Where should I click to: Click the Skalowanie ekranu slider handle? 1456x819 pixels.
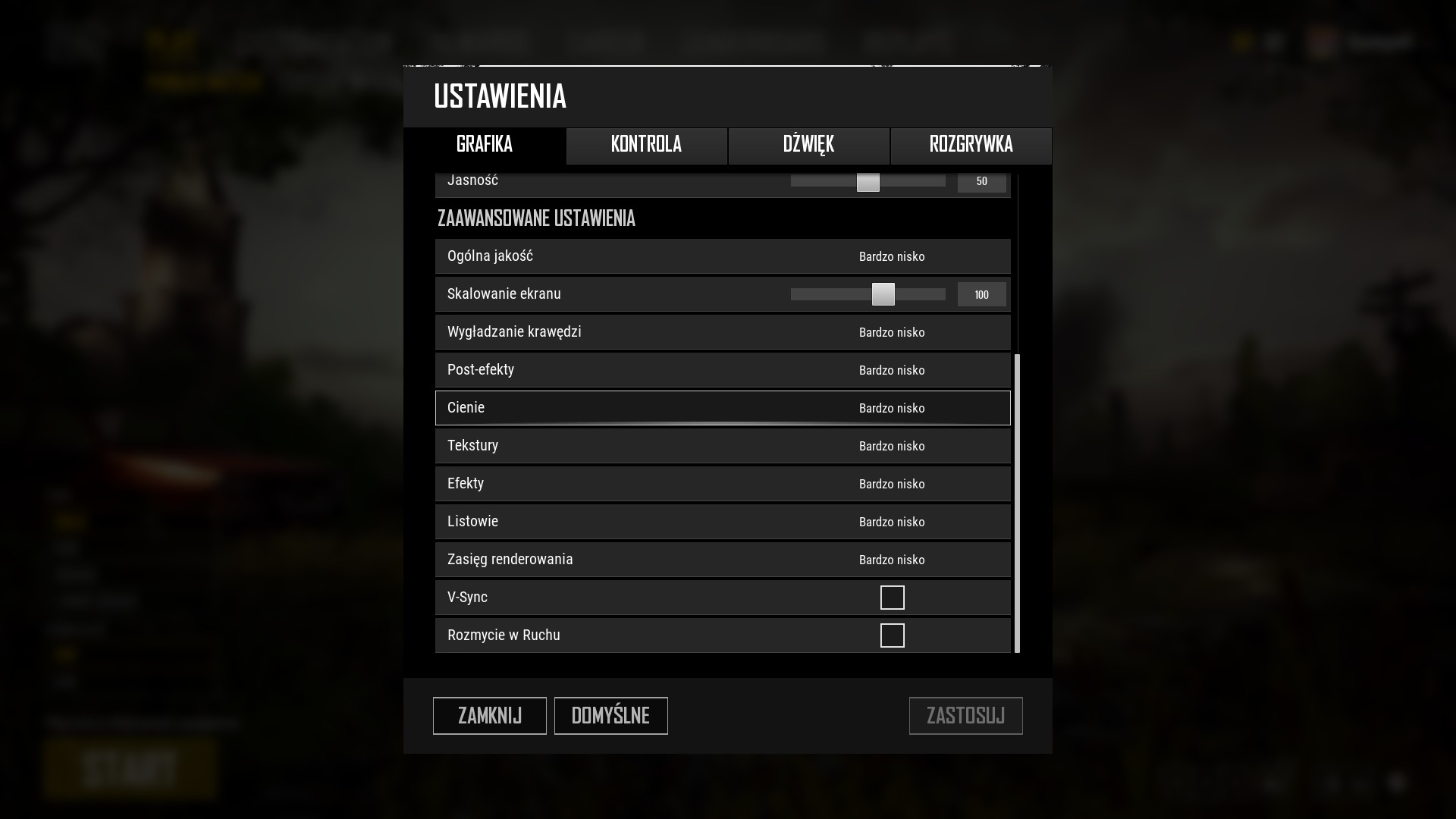click(883, 294)
